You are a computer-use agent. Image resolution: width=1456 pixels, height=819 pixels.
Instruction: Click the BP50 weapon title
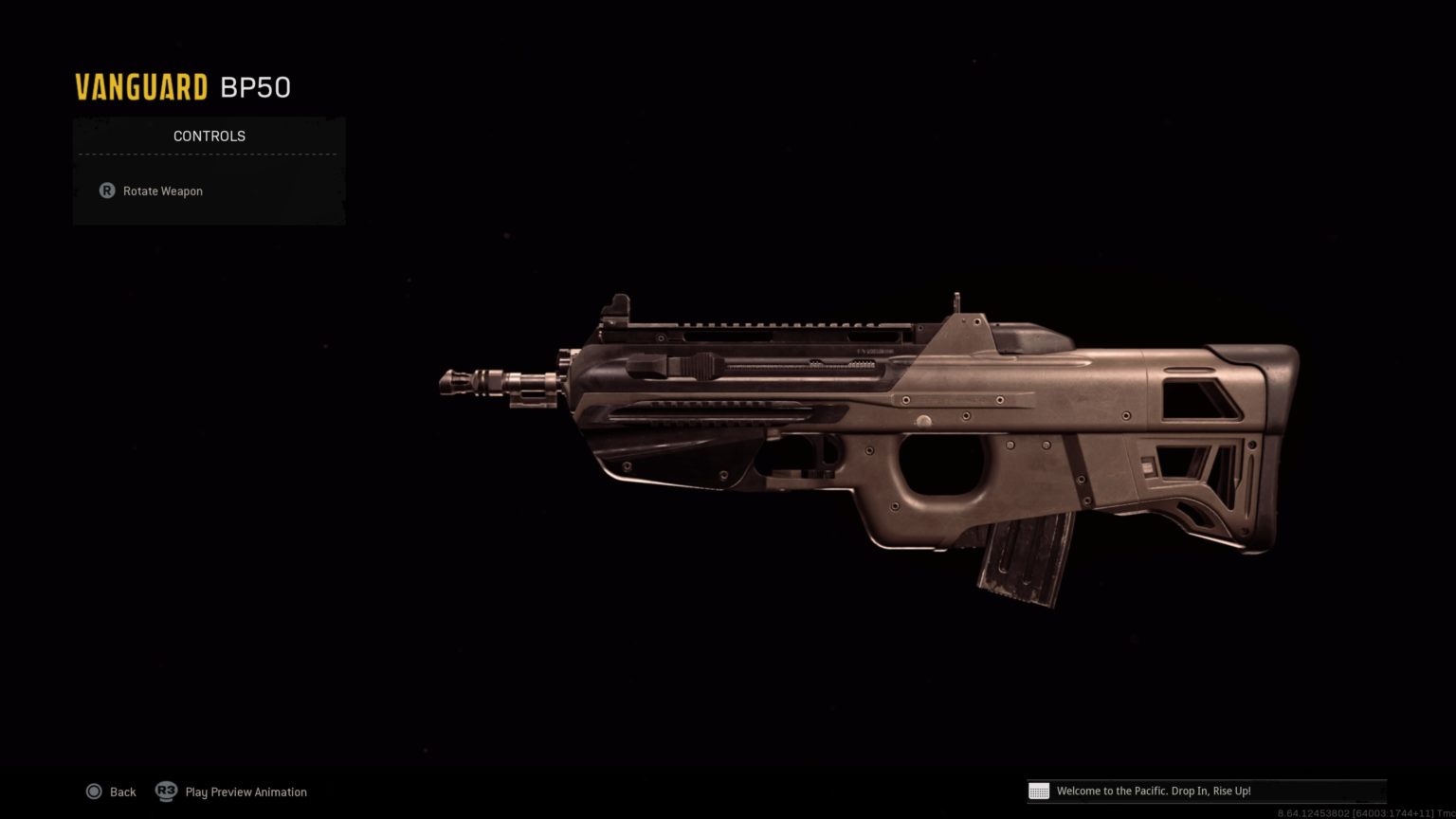click(254, 87)
